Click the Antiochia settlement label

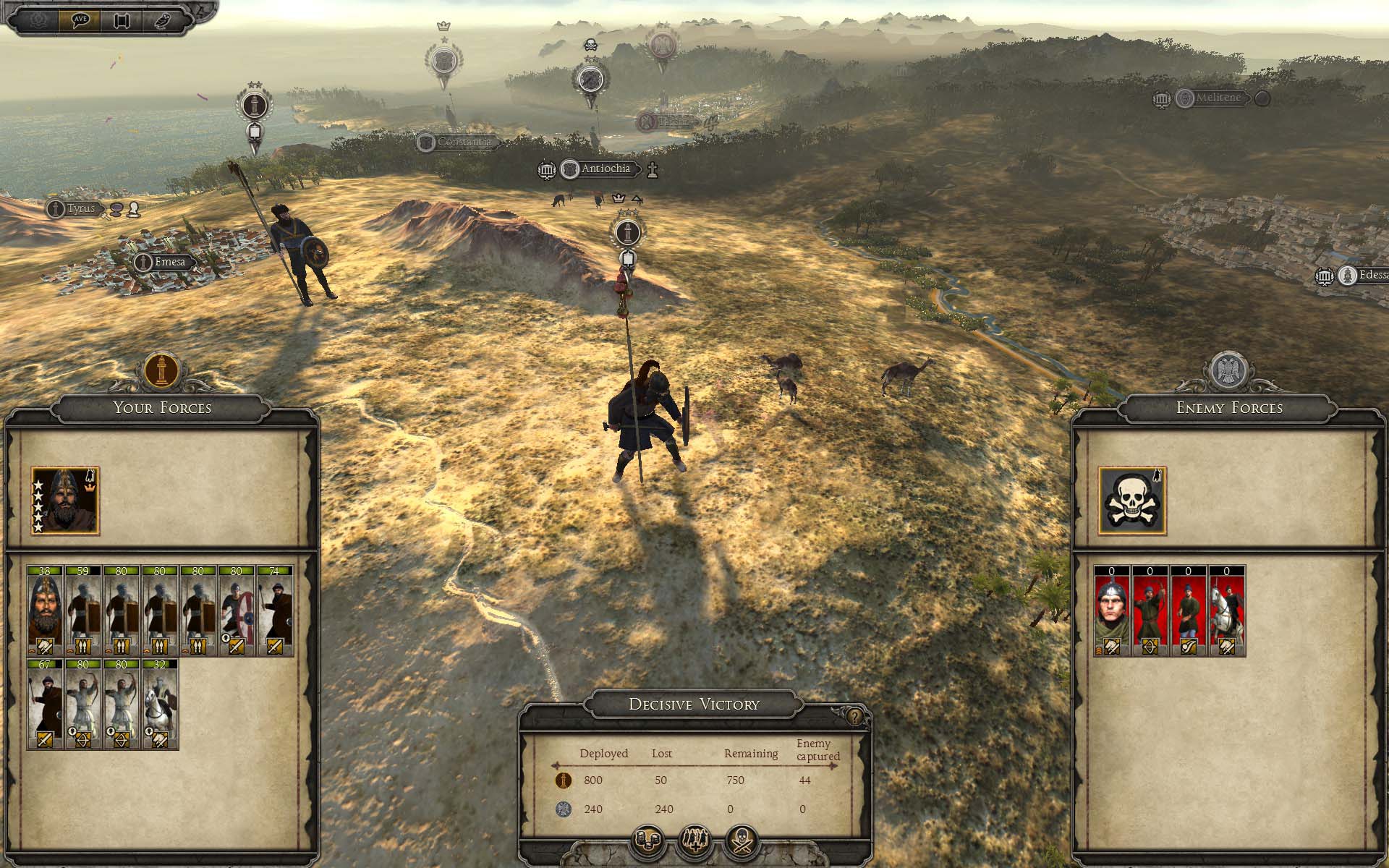[605, 169]
